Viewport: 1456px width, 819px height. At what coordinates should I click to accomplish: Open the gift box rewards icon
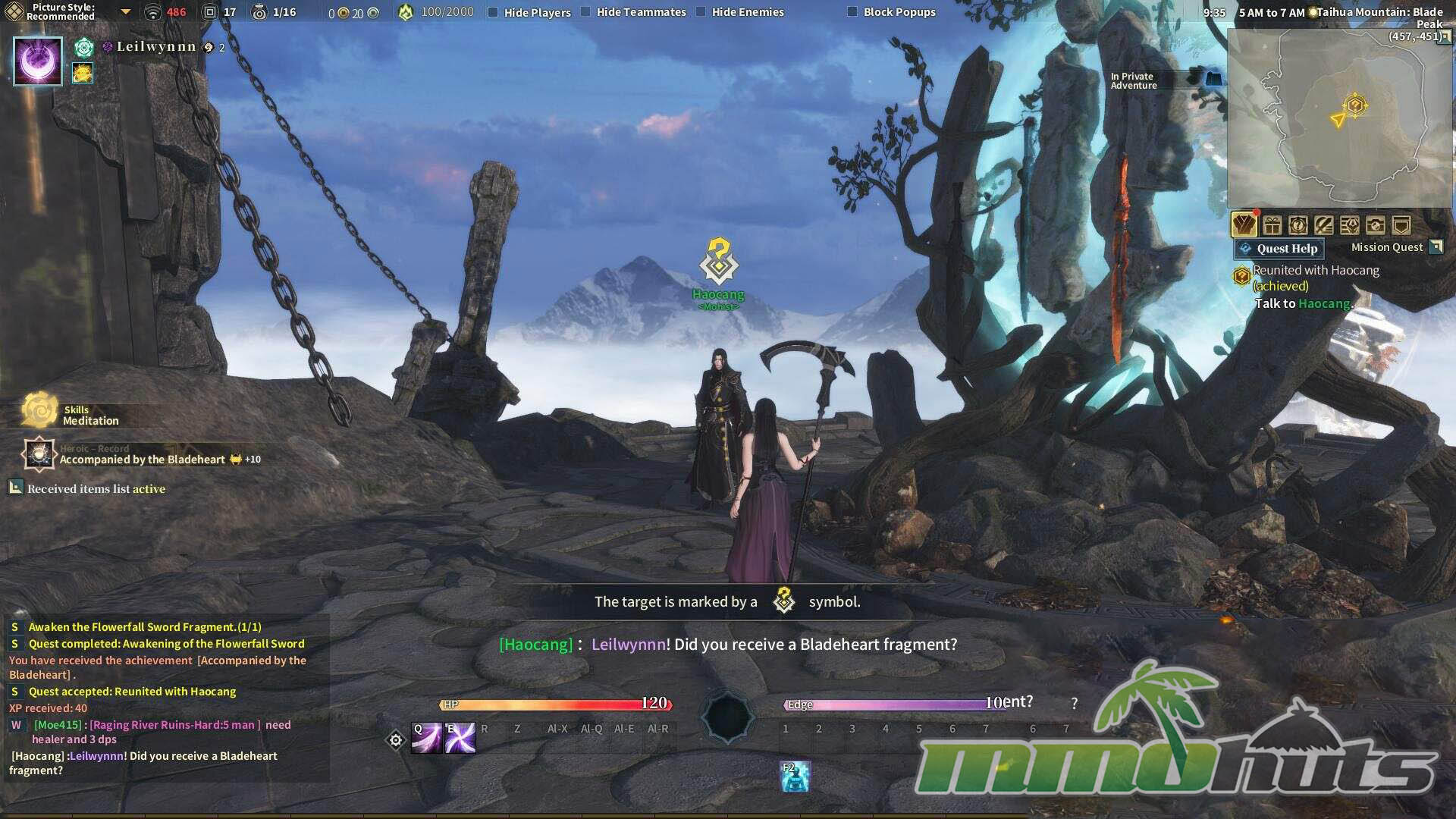(1272, 225)
